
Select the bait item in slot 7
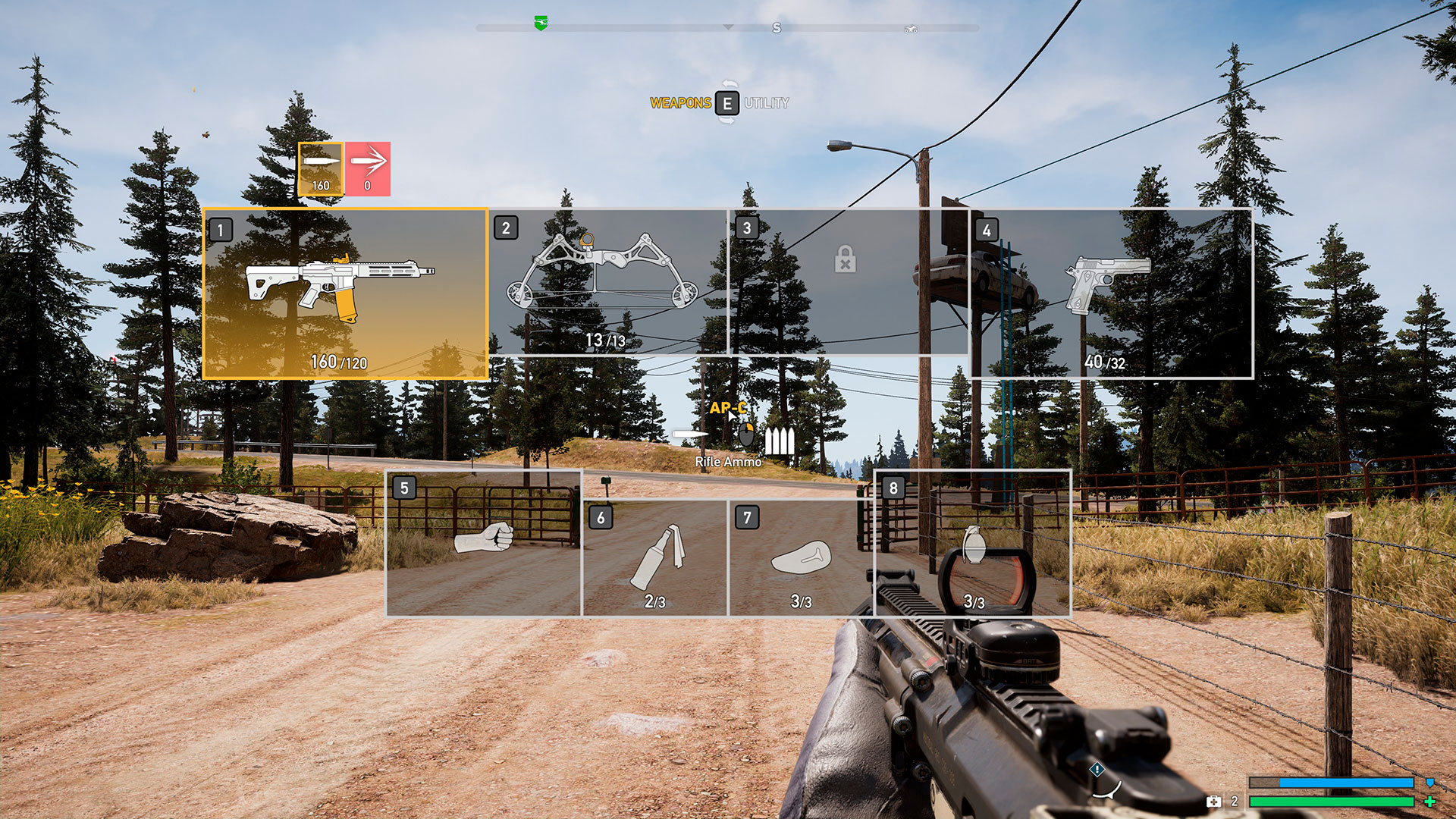pos(801,557)
